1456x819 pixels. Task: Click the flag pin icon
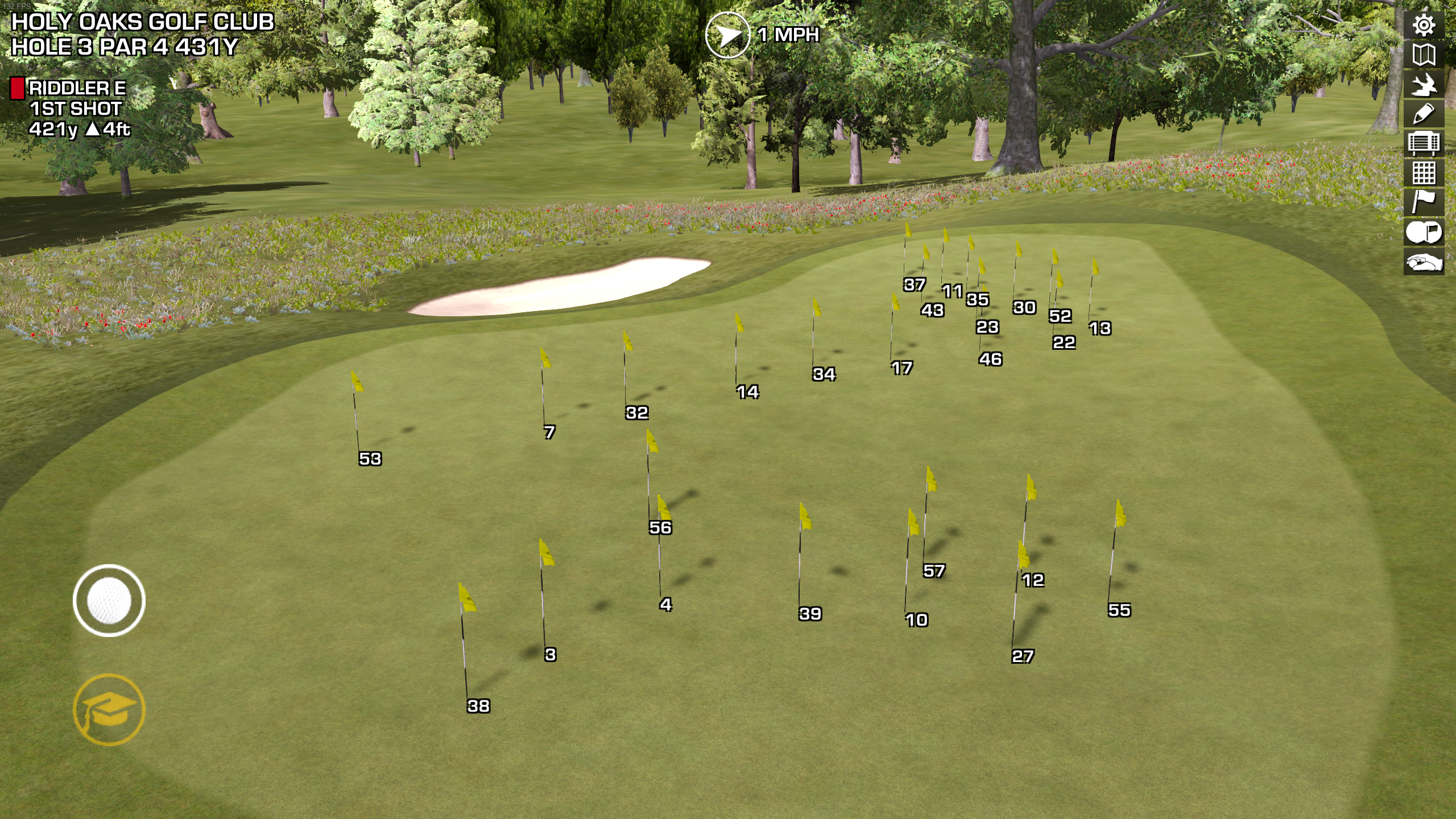tap(1424, 202)
